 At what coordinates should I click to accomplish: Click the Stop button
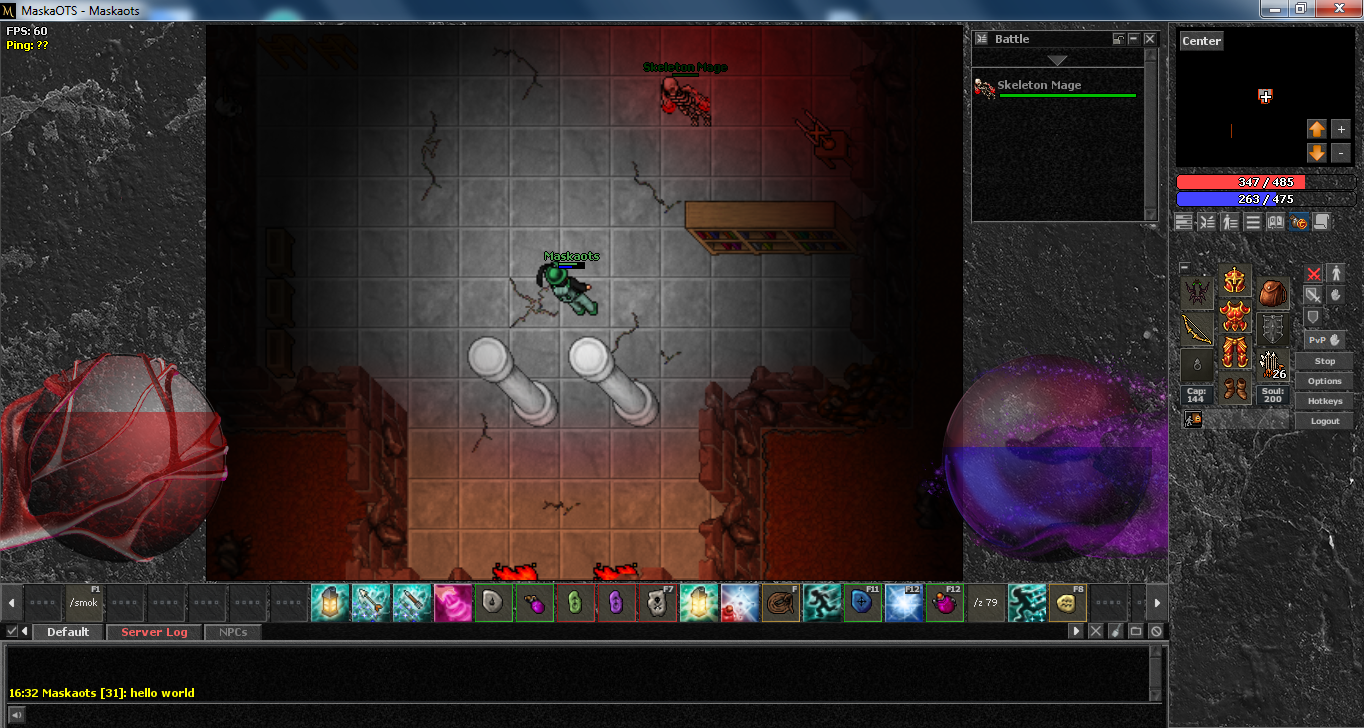coord(1325,361)
